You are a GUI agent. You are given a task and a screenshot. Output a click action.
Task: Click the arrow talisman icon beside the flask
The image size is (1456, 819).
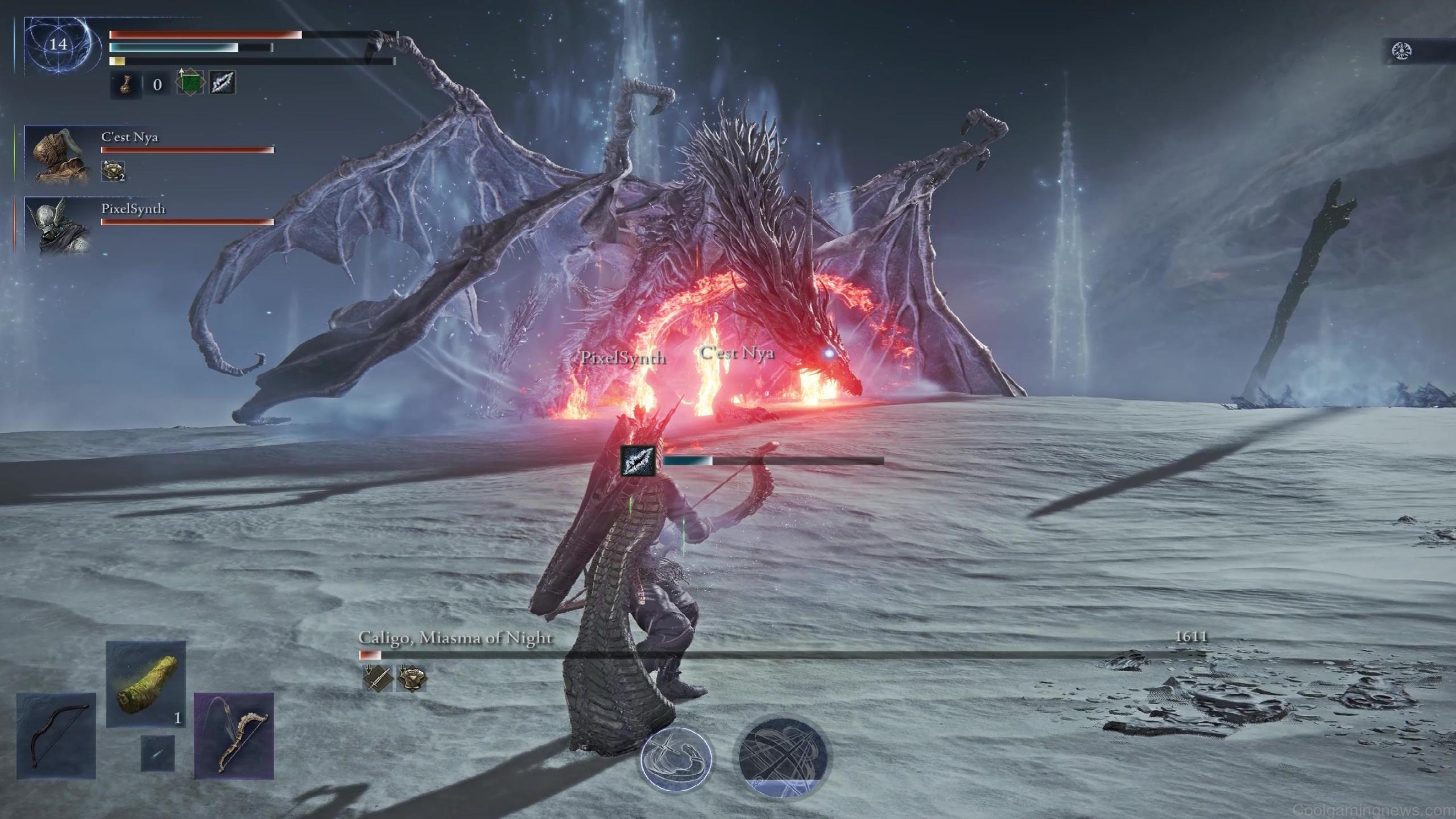click(x=222, y=85)
